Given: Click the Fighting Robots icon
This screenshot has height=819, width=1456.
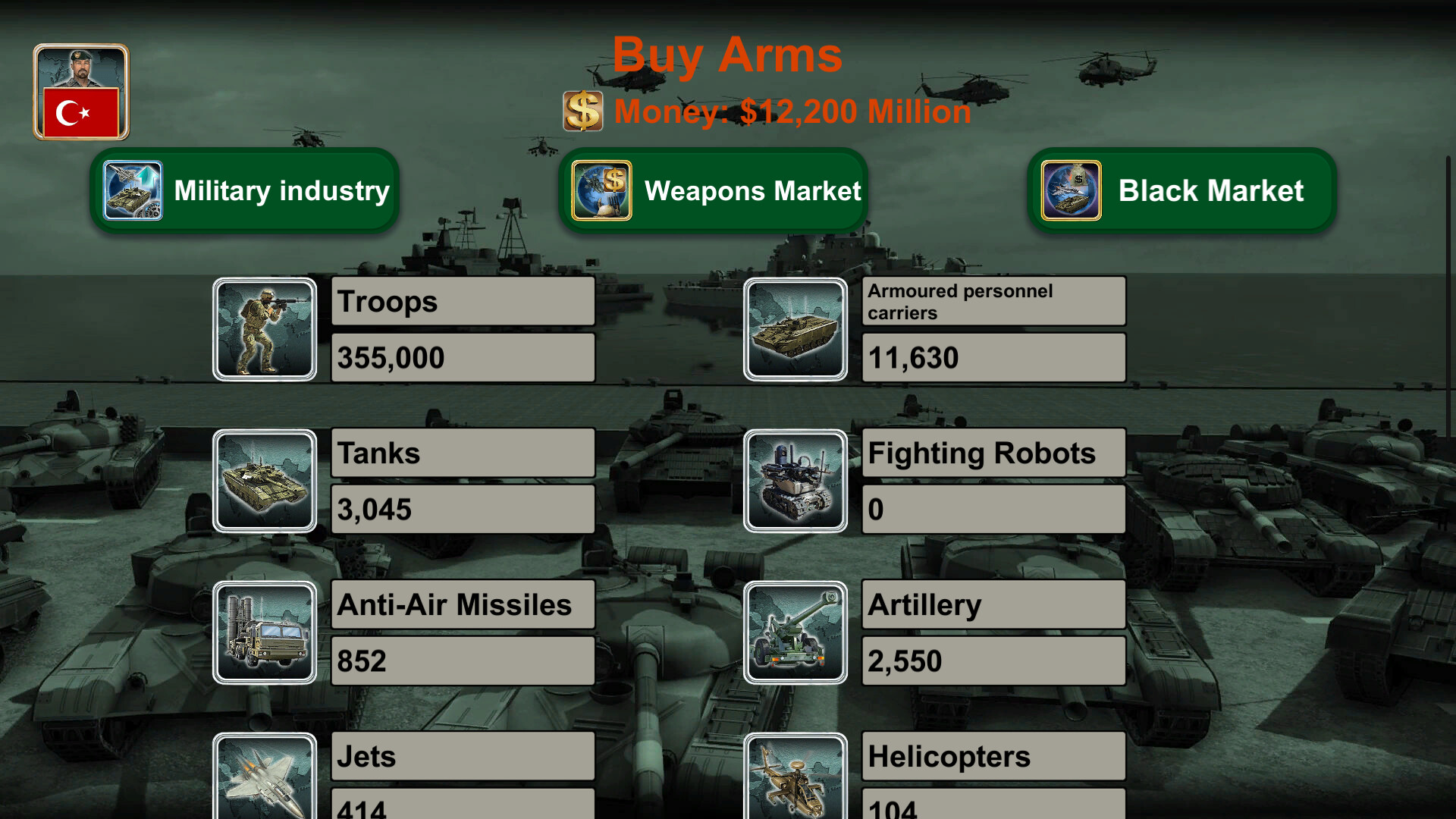Looking at the screenshot, I should coord(795,481).
